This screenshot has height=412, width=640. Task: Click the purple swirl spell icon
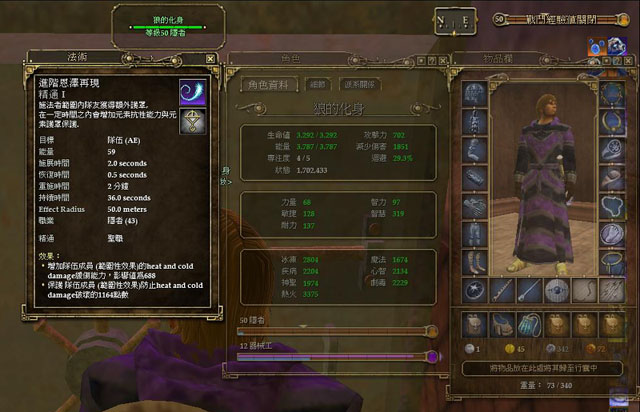click(x=192, y=92)
